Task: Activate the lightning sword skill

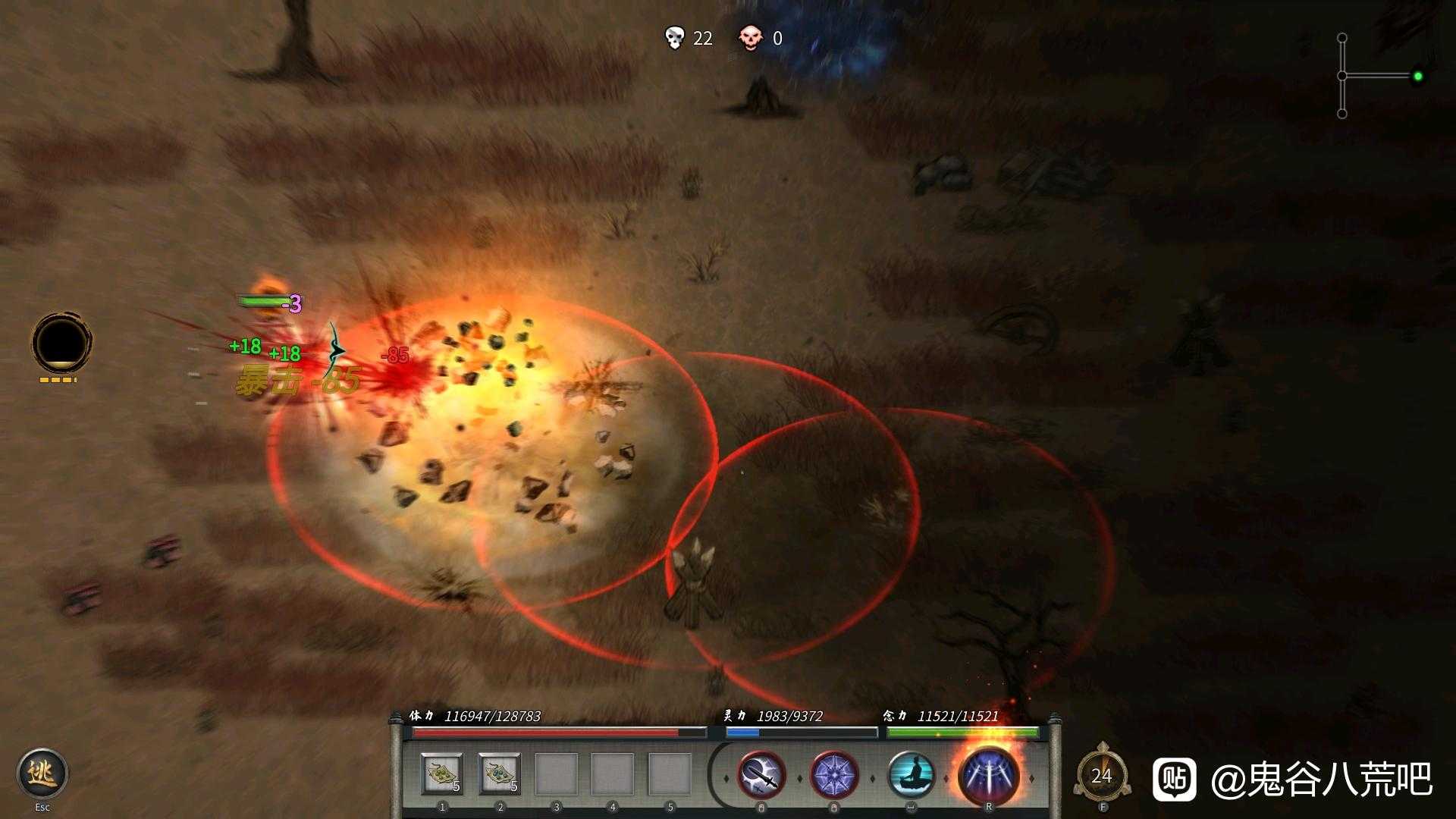Action: [x=761, y=776]
